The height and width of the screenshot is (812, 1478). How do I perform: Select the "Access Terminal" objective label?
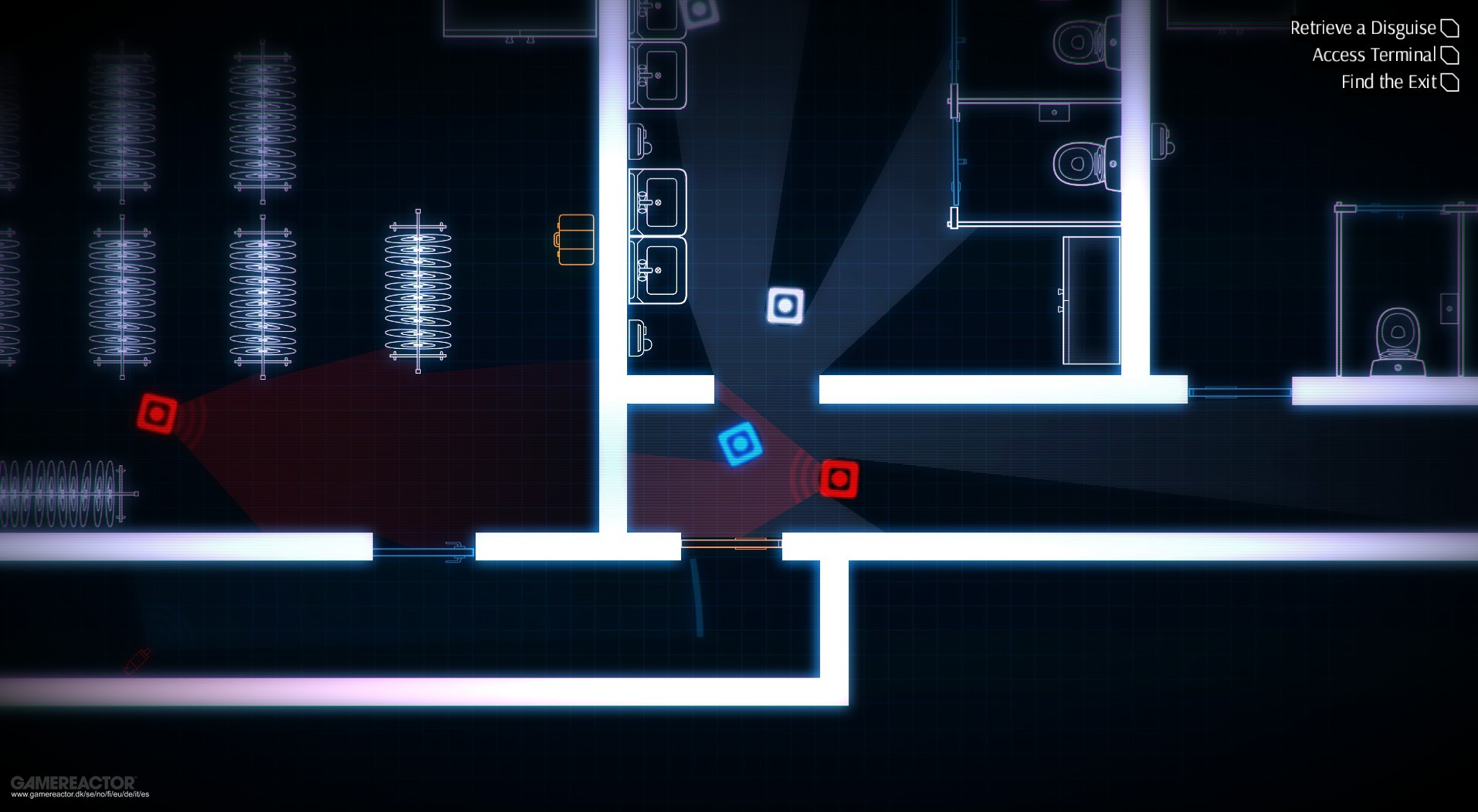(x=1375, y=54)
